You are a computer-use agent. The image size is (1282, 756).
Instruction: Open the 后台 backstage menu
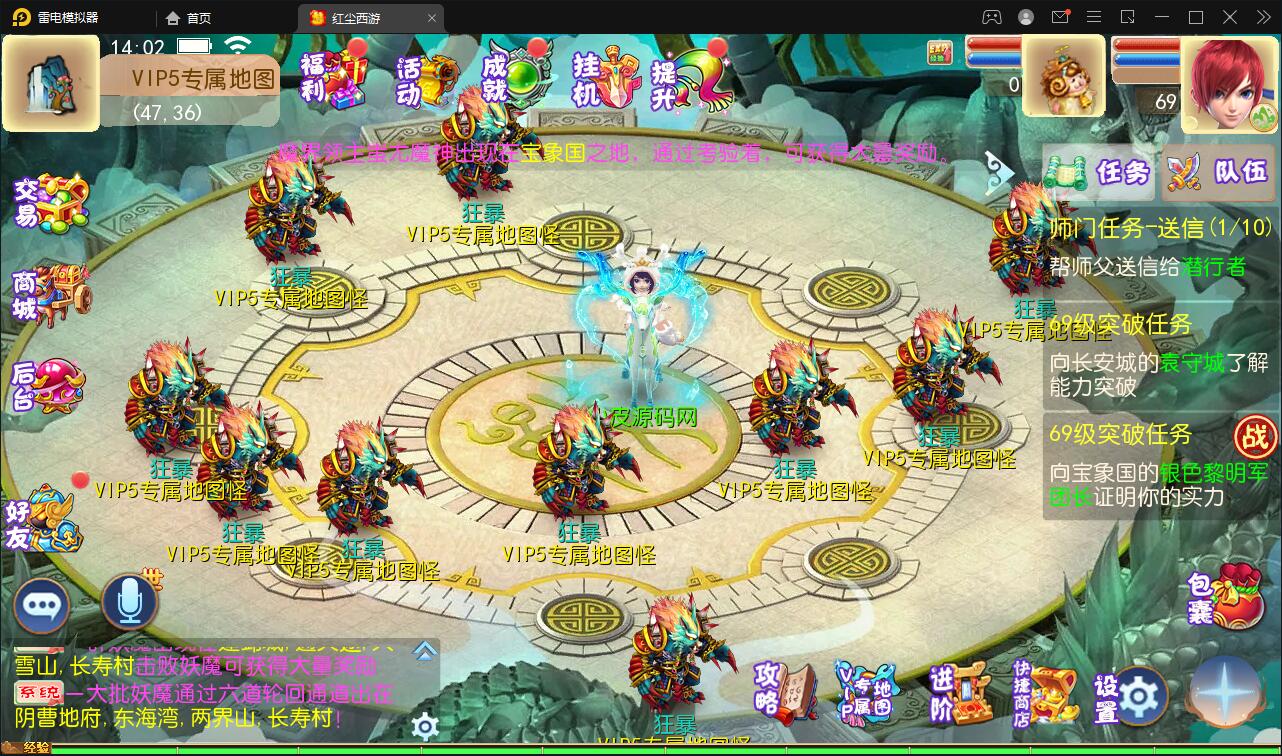[48, 386]
